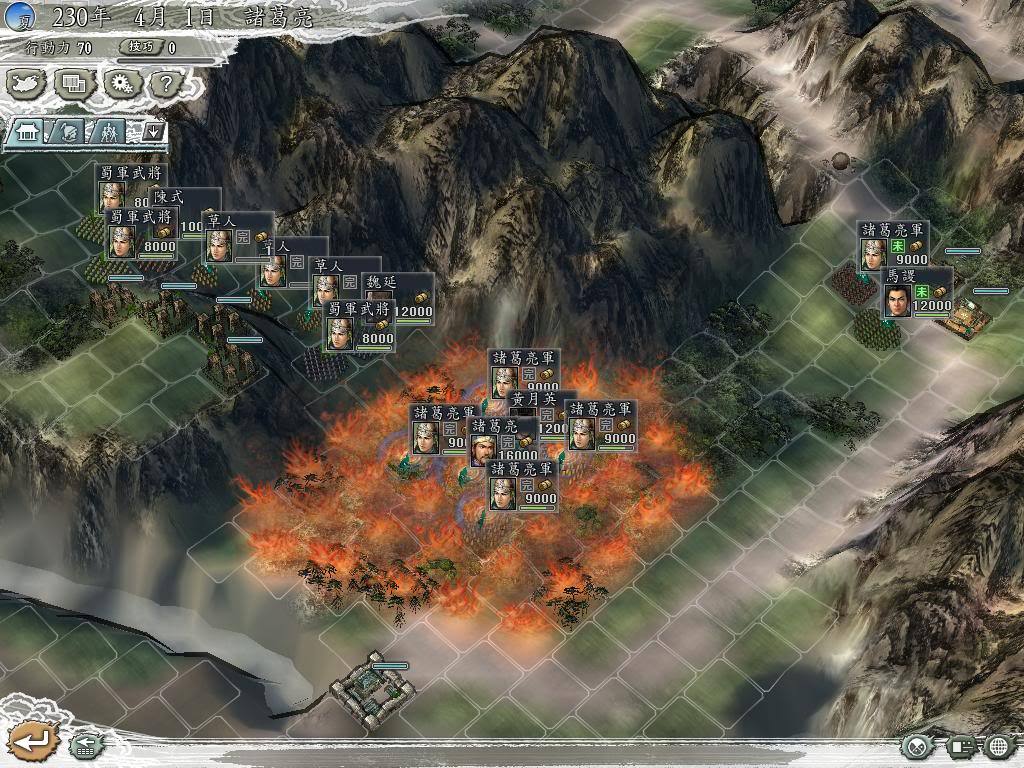Click the small green arrow grid button
1024x768 pixels.
point(84,745)
